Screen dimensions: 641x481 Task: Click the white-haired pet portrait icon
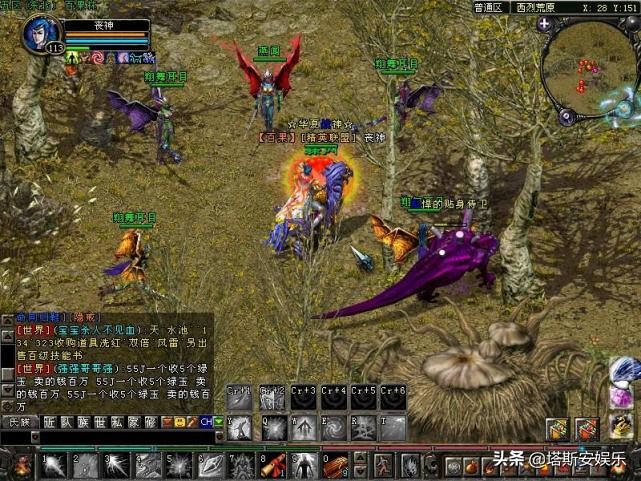click(x=624, y=372)
